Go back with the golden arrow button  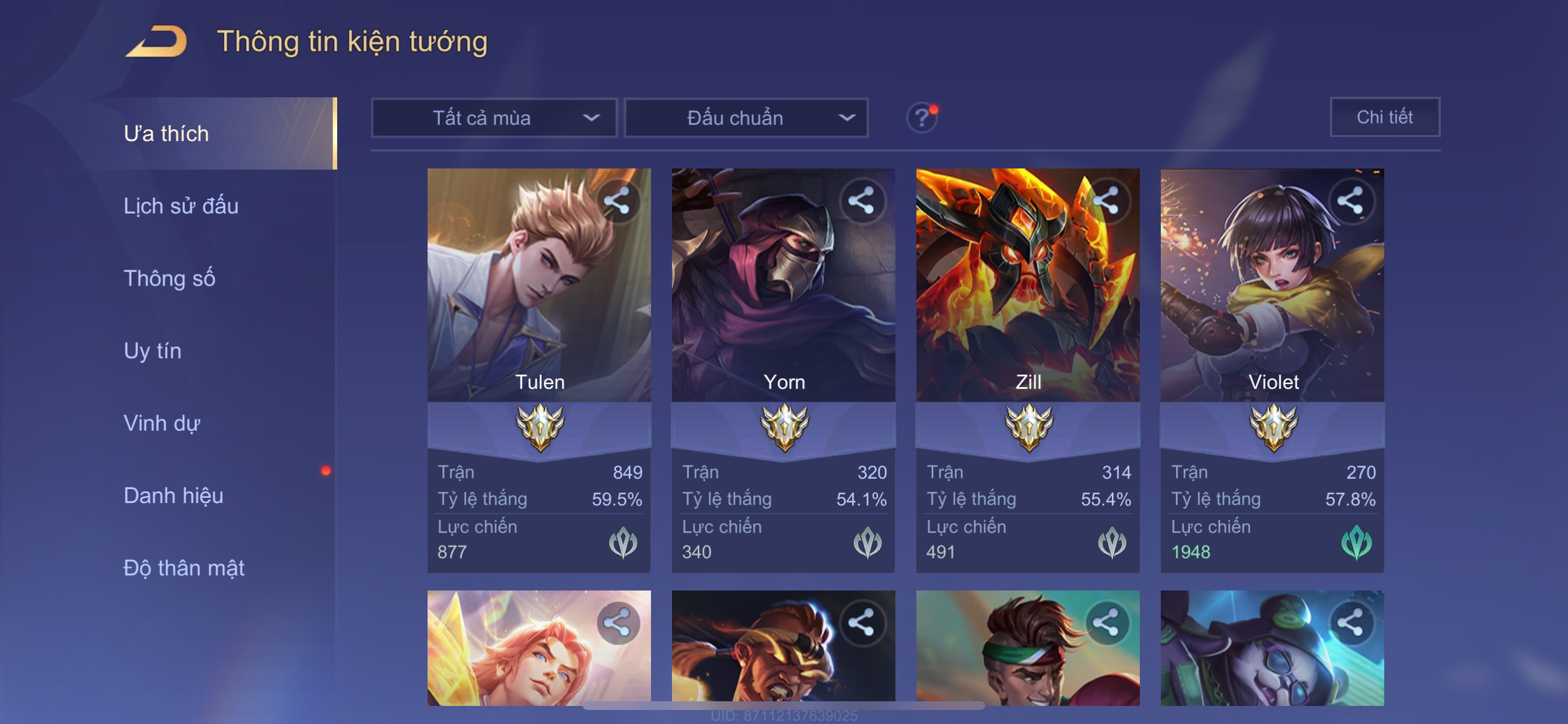point(157,42)
